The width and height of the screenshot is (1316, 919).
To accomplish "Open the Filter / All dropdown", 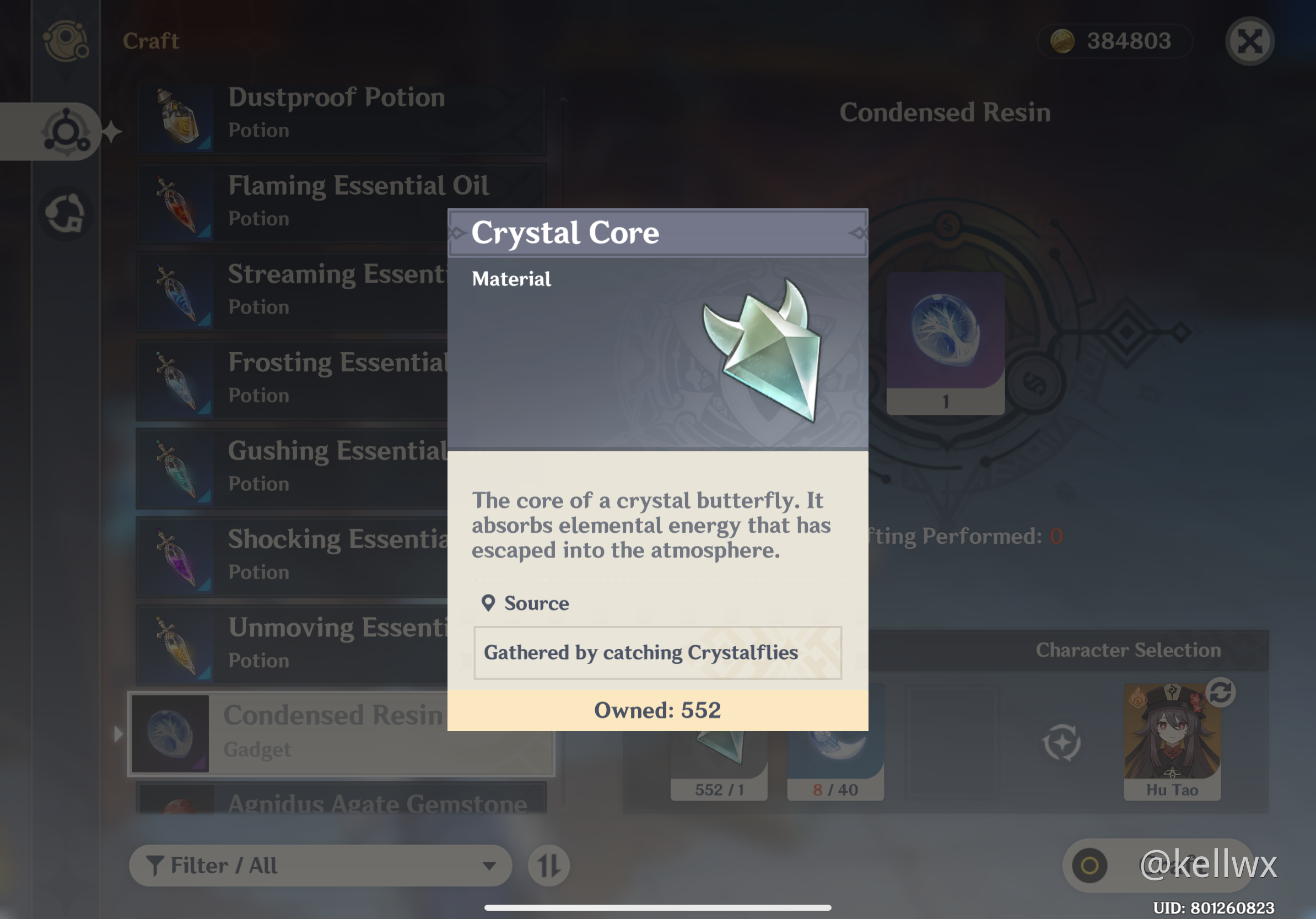I will [321, 866].
